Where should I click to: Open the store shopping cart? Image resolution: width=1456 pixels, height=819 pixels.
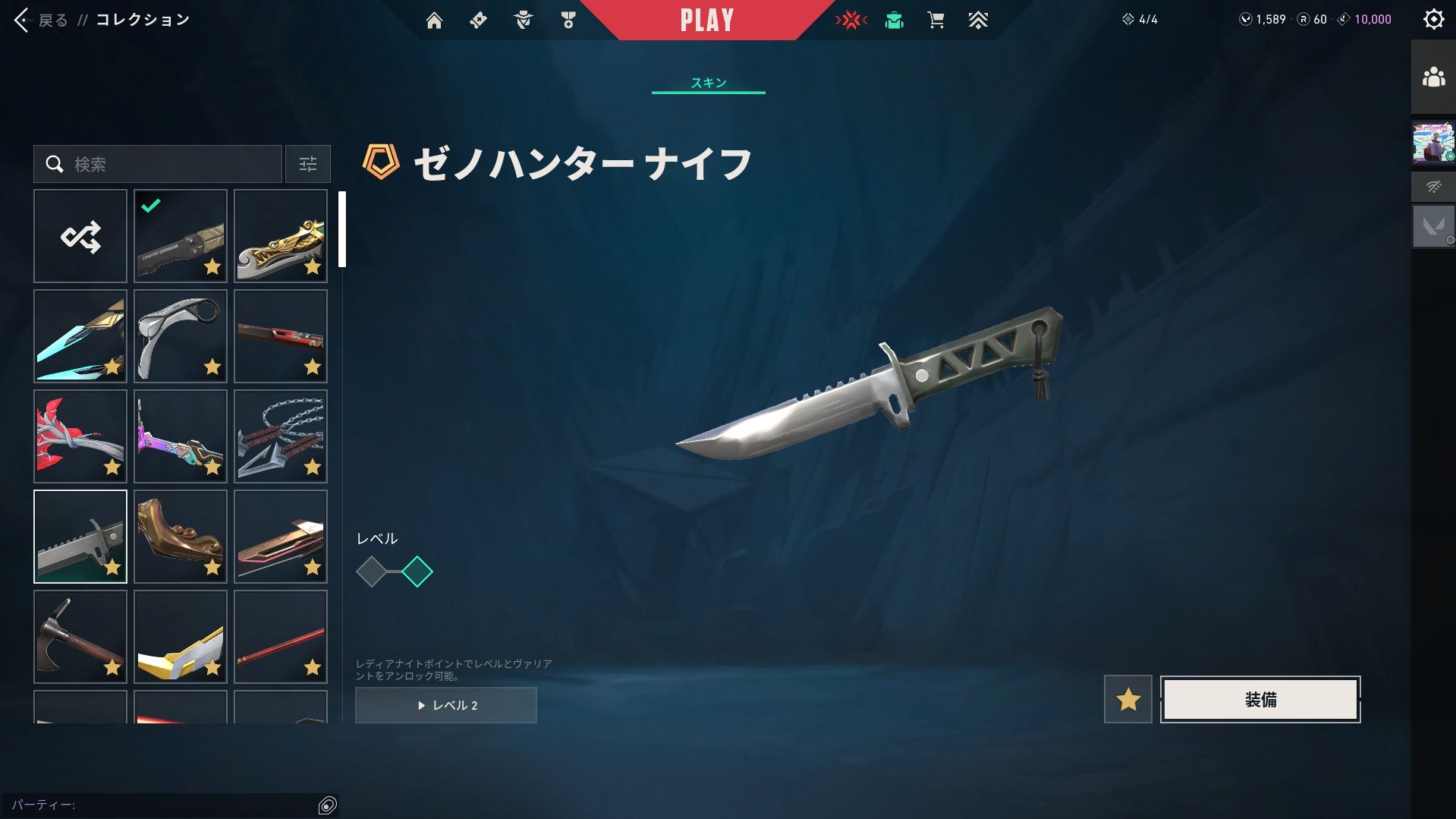pos(936,20)
